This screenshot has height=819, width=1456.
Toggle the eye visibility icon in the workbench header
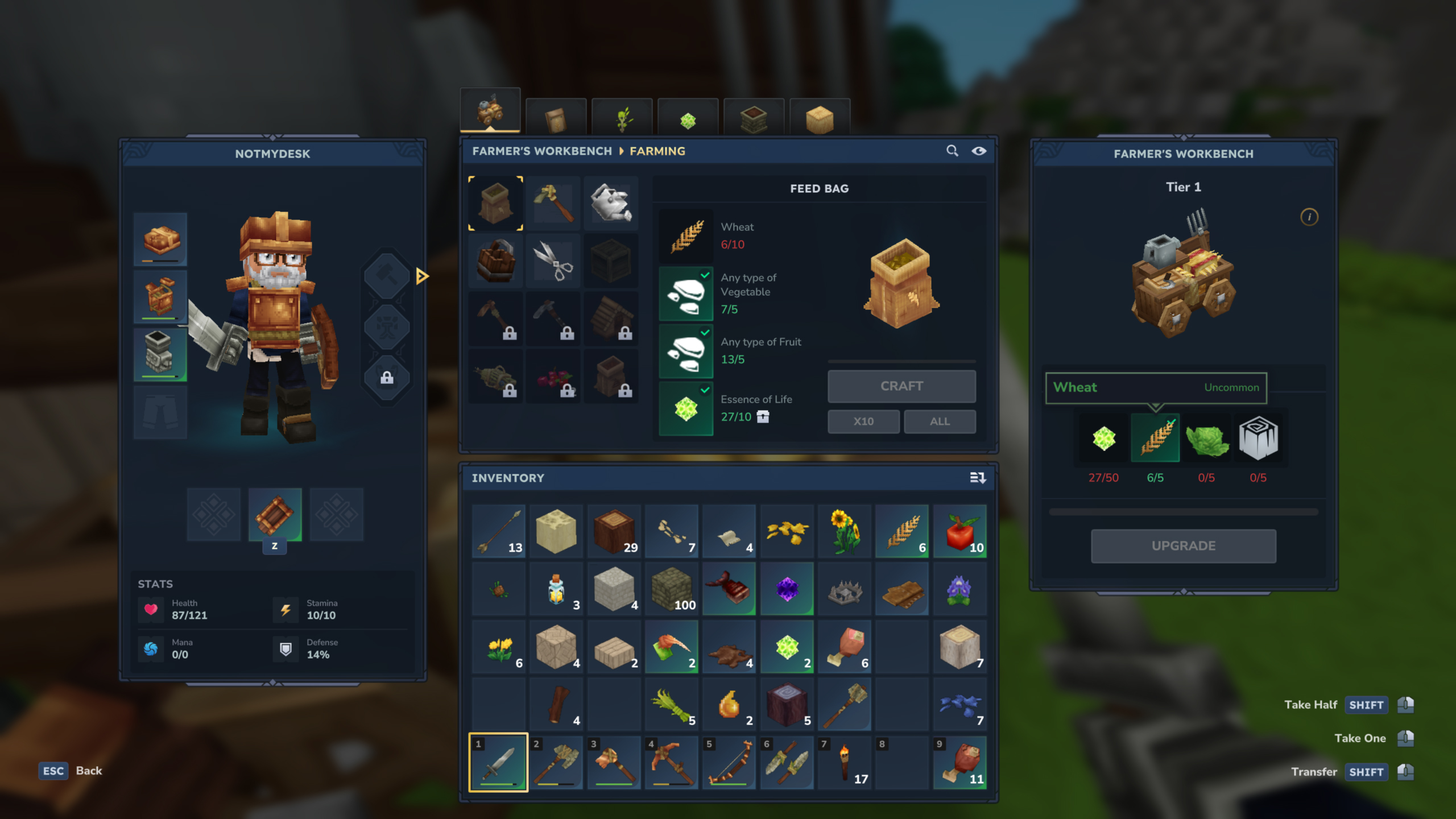coord(979,151)
